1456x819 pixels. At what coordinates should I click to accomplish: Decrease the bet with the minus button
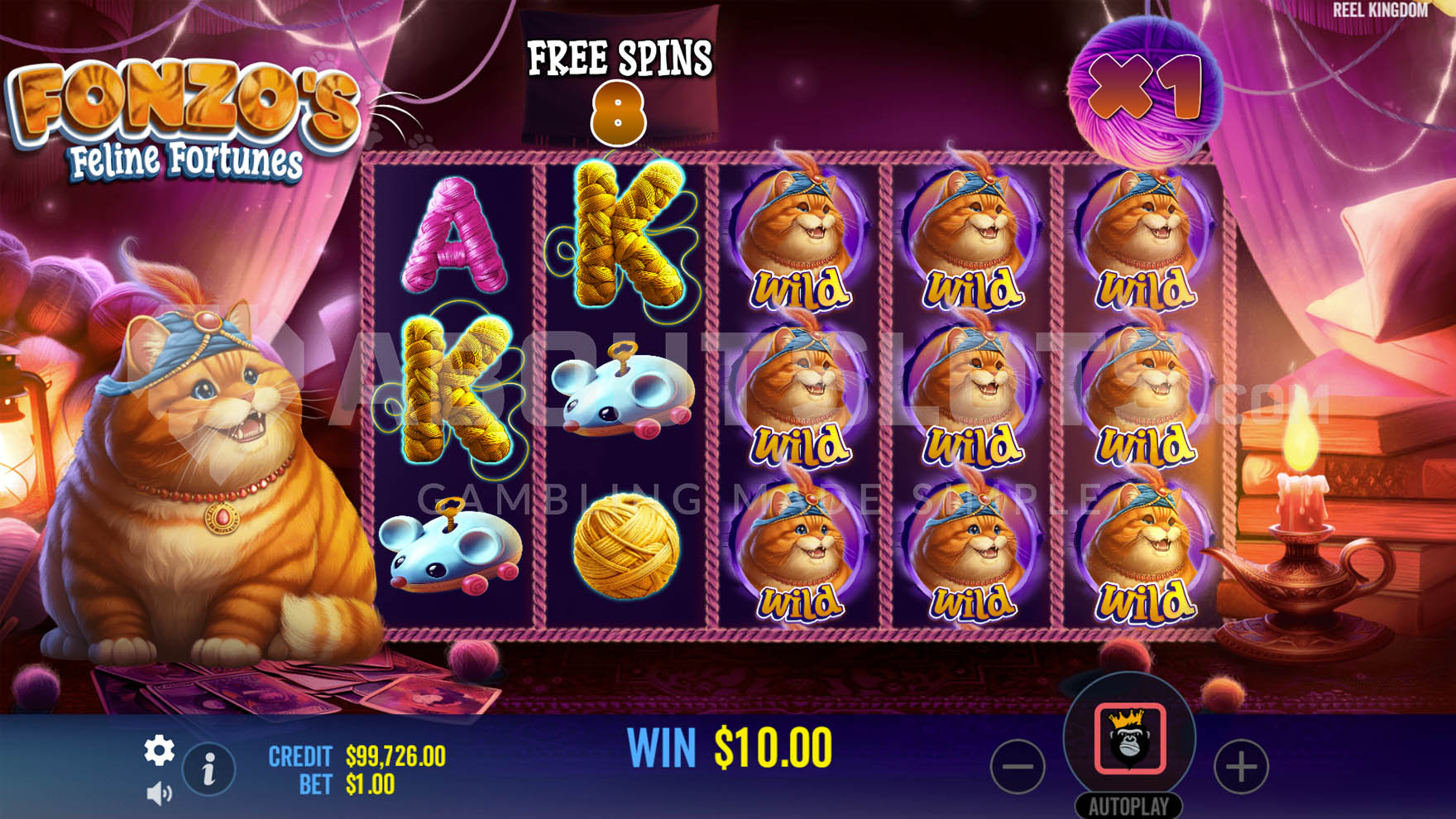click(1018, 767)
